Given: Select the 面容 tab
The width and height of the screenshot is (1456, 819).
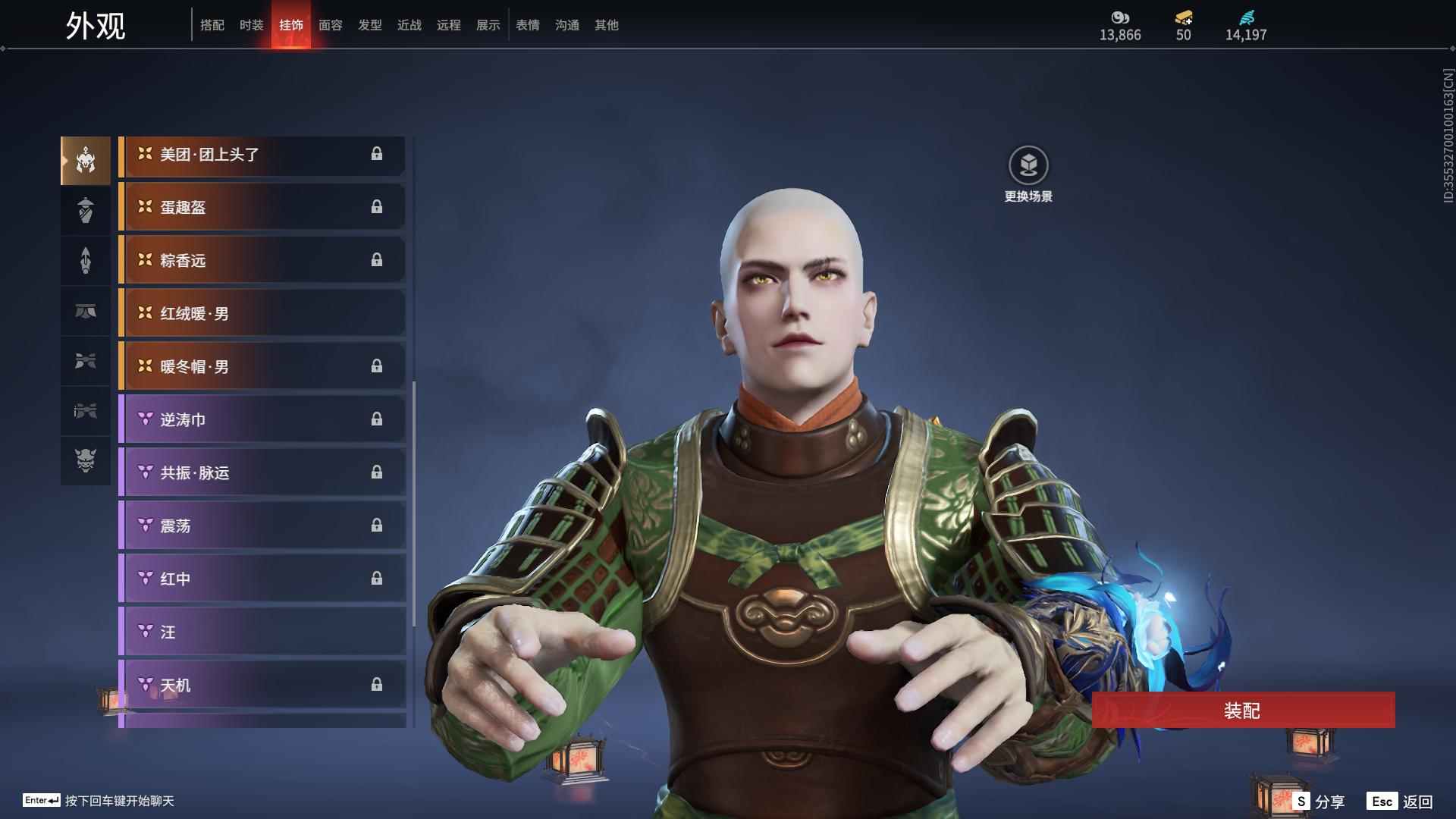Looking at the screenshot, I should [330, 25].
